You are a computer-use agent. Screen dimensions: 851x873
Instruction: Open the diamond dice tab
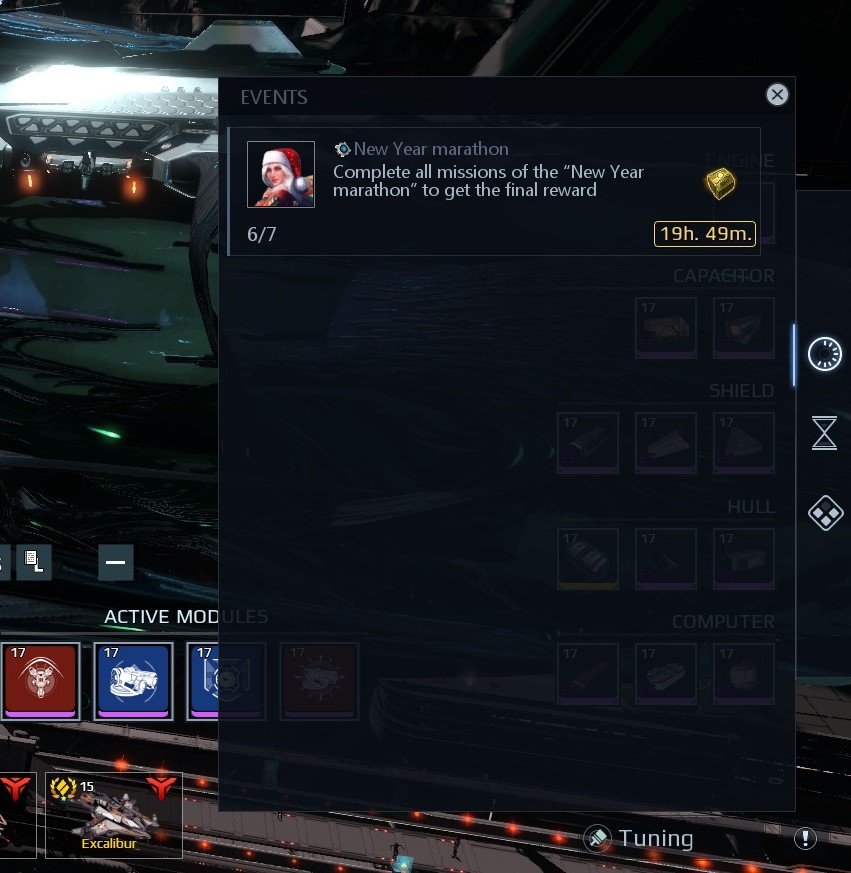(x=824, y=514)
